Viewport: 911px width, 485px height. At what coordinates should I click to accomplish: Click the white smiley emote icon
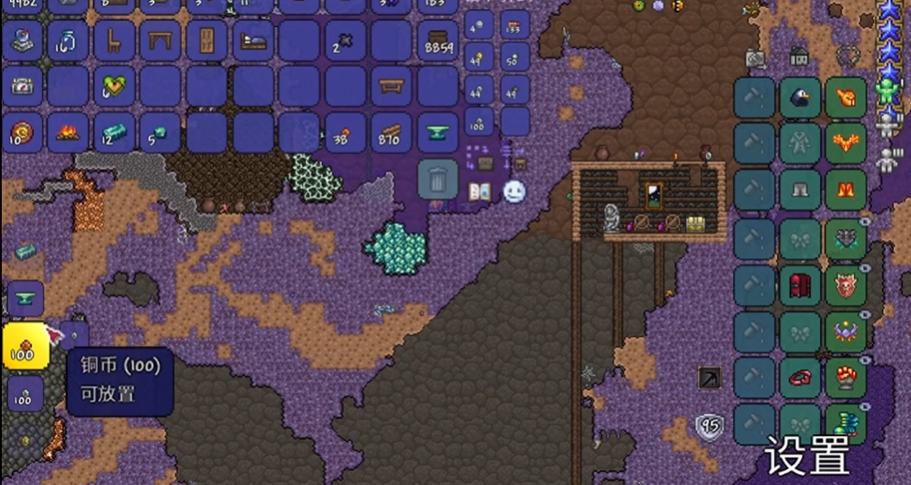pos(514,190)
